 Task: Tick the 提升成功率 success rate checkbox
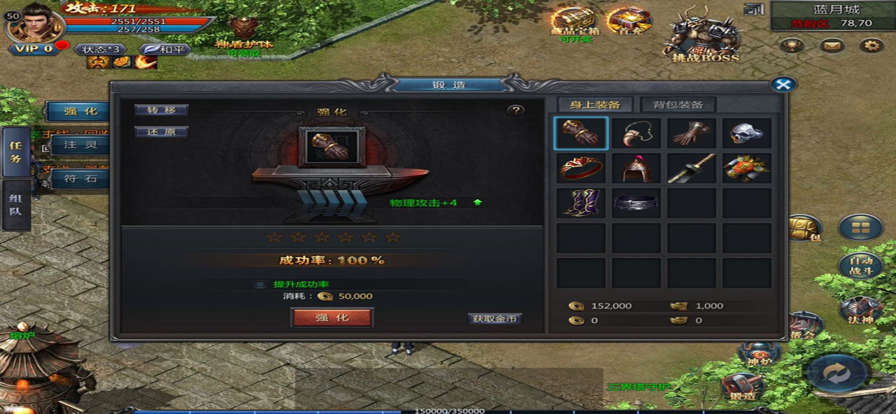[x=258, y=284]
